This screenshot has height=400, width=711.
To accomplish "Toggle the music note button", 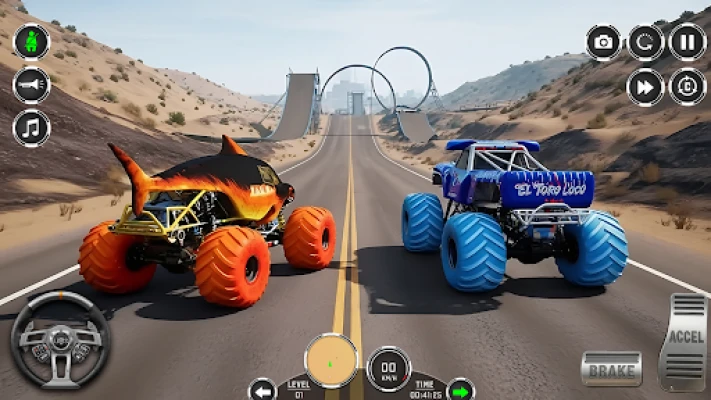I will (31, 128).
